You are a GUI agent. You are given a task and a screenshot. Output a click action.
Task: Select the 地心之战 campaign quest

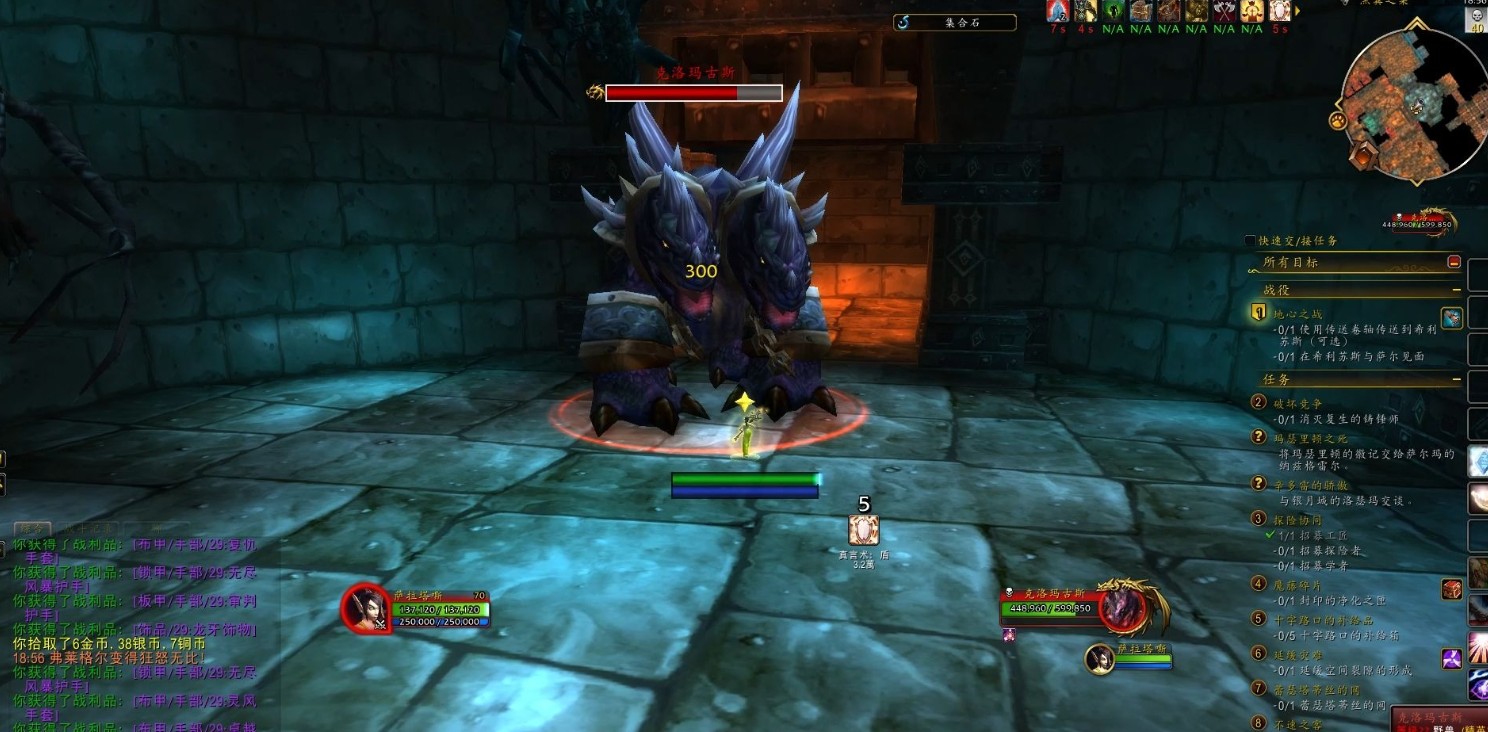point(1300,314)
